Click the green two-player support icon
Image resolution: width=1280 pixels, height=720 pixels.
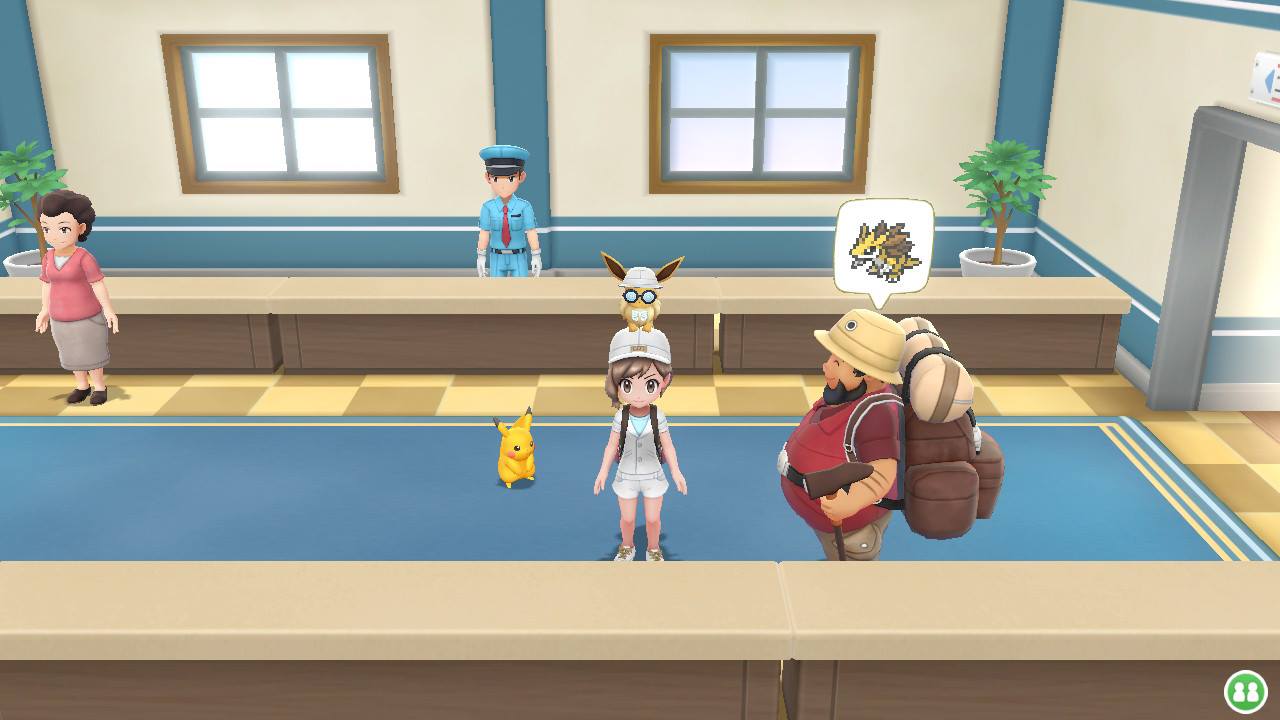pos(1245,691)
